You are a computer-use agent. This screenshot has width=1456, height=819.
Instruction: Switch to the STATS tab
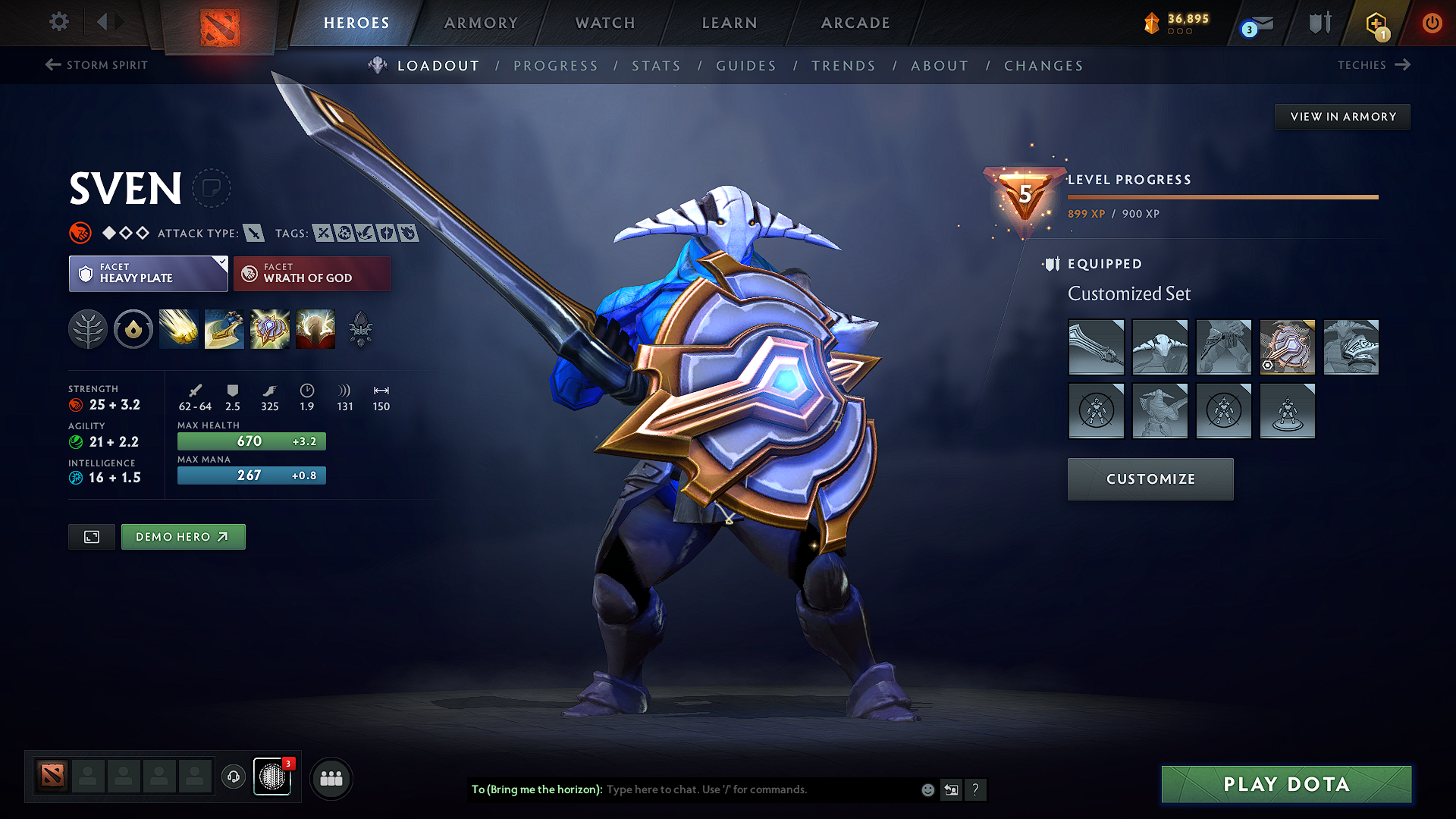click(x=656, y=66)
